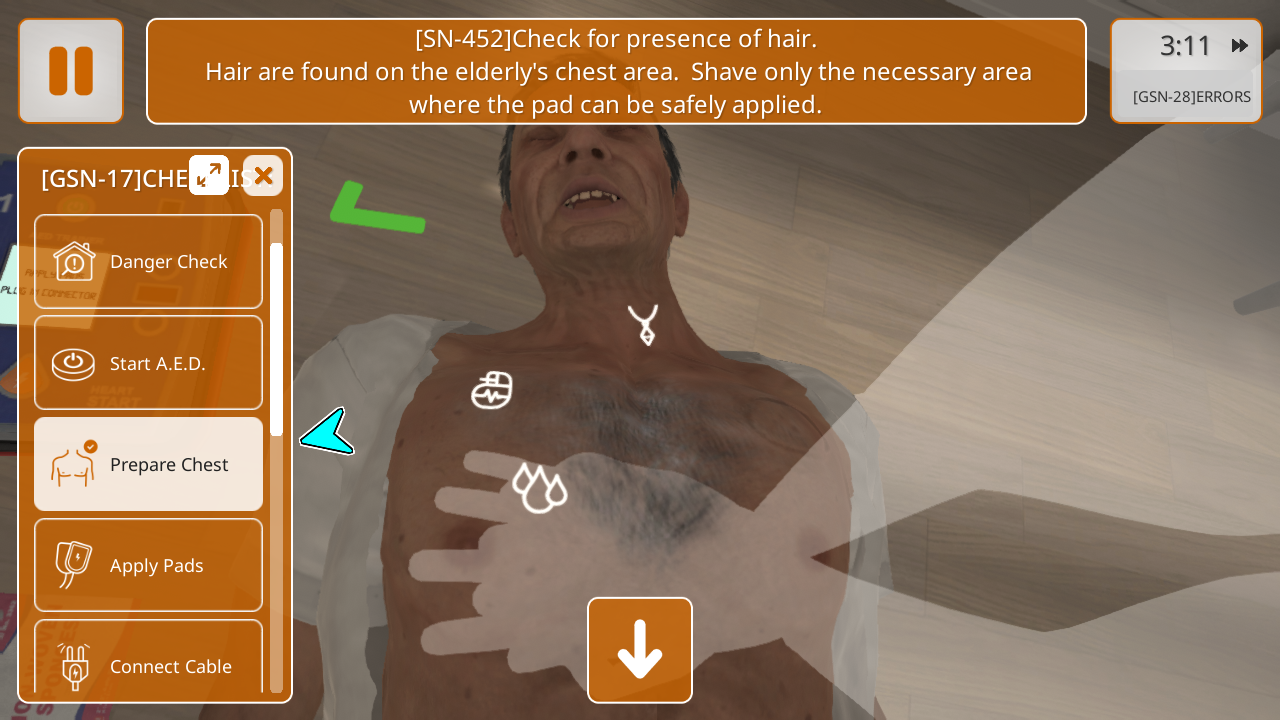Pick the Connect Cable step
Screen dimensions: 1280x720
149,660
